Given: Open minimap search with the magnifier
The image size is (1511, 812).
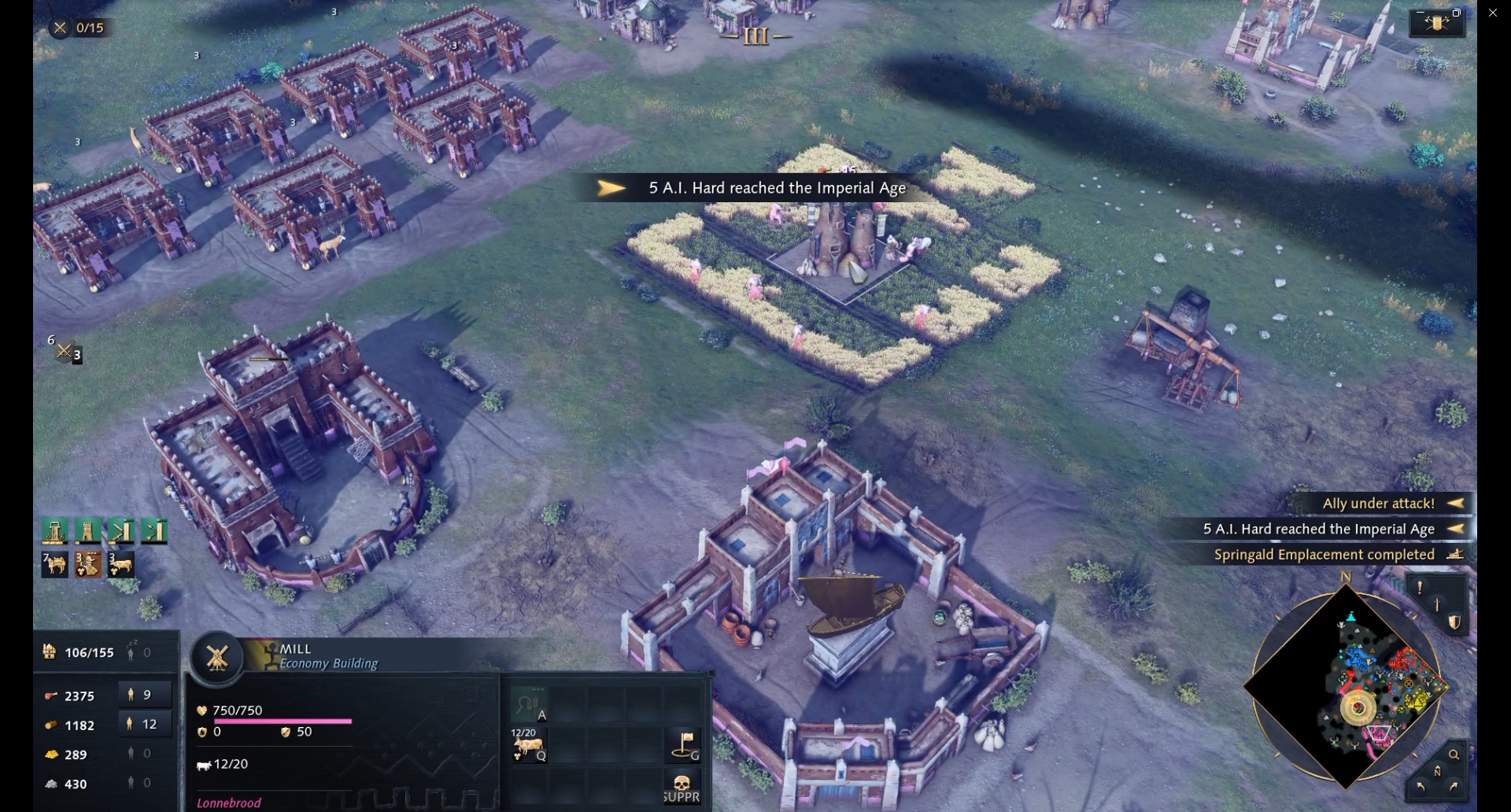Looking at the screenshot, I should tap(1454, 755).
